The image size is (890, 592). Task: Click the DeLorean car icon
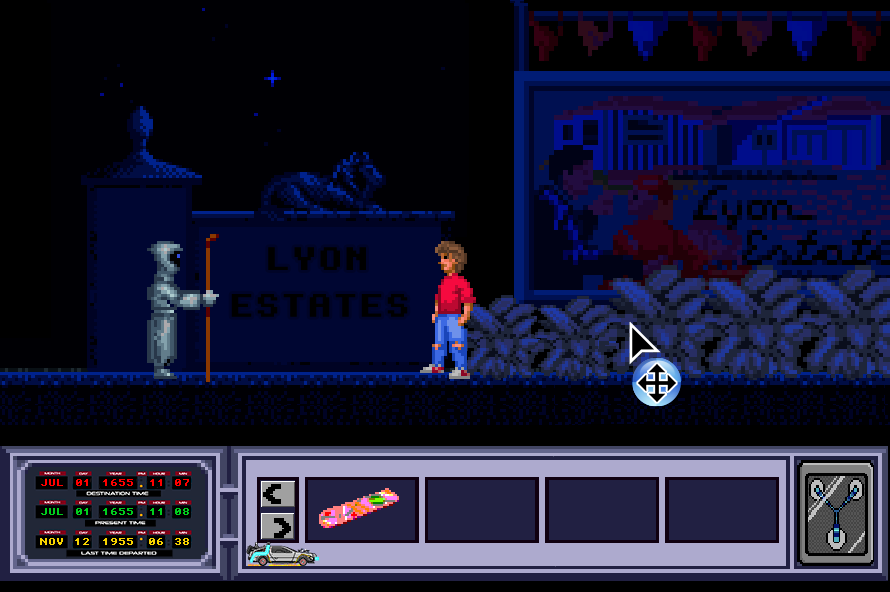pos(282,555)
